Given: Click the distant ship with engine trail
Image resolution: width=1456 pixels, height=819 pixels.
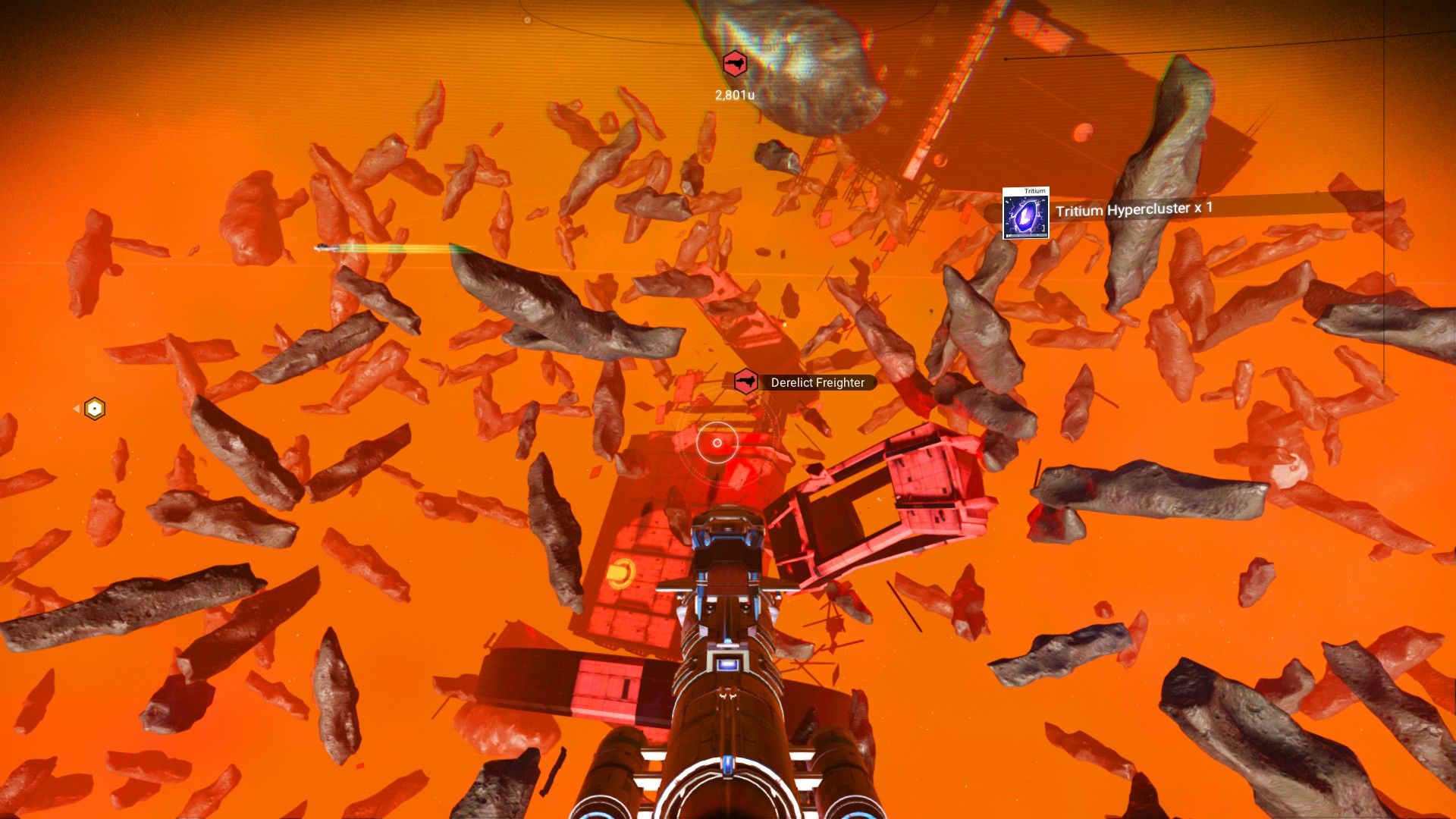Looking at the screenshot, I should click(325, 248).
